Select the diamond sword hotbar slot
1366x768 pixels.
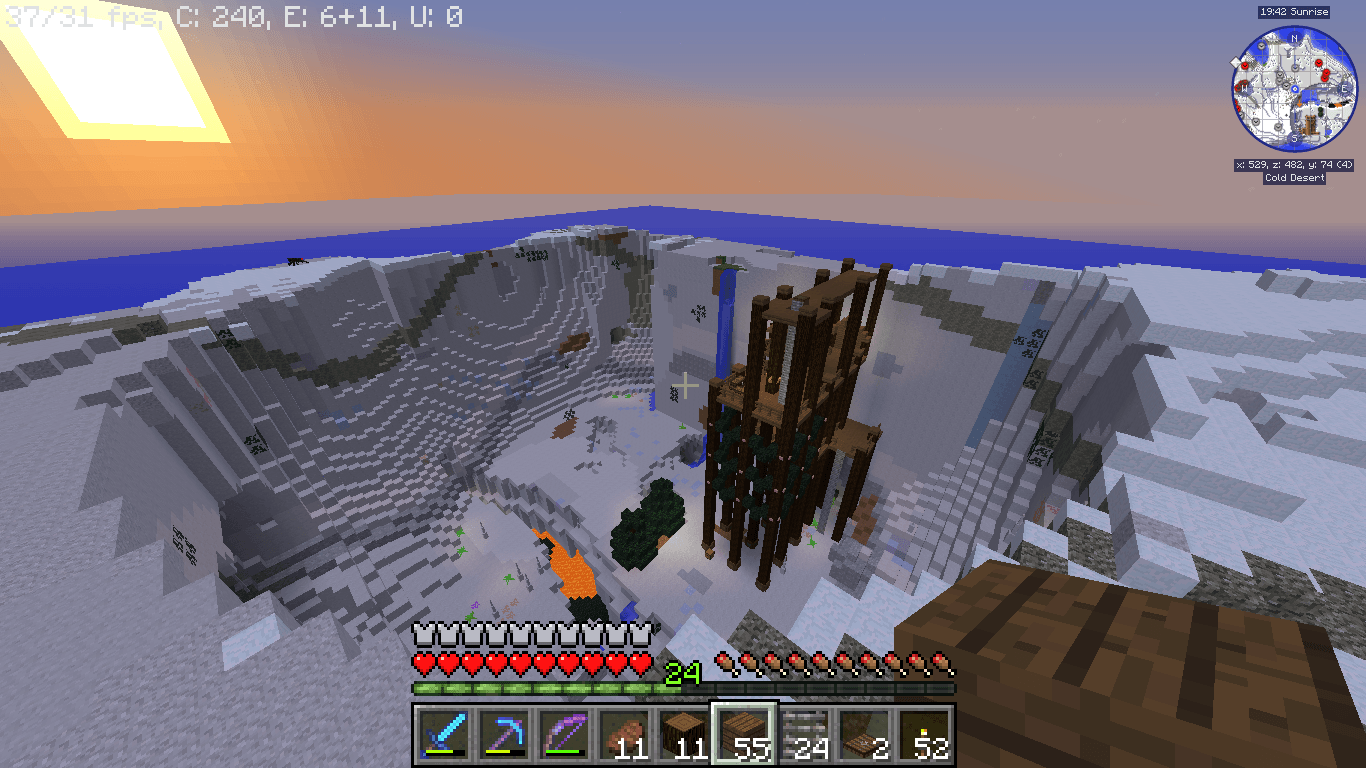tap(443, 734)
